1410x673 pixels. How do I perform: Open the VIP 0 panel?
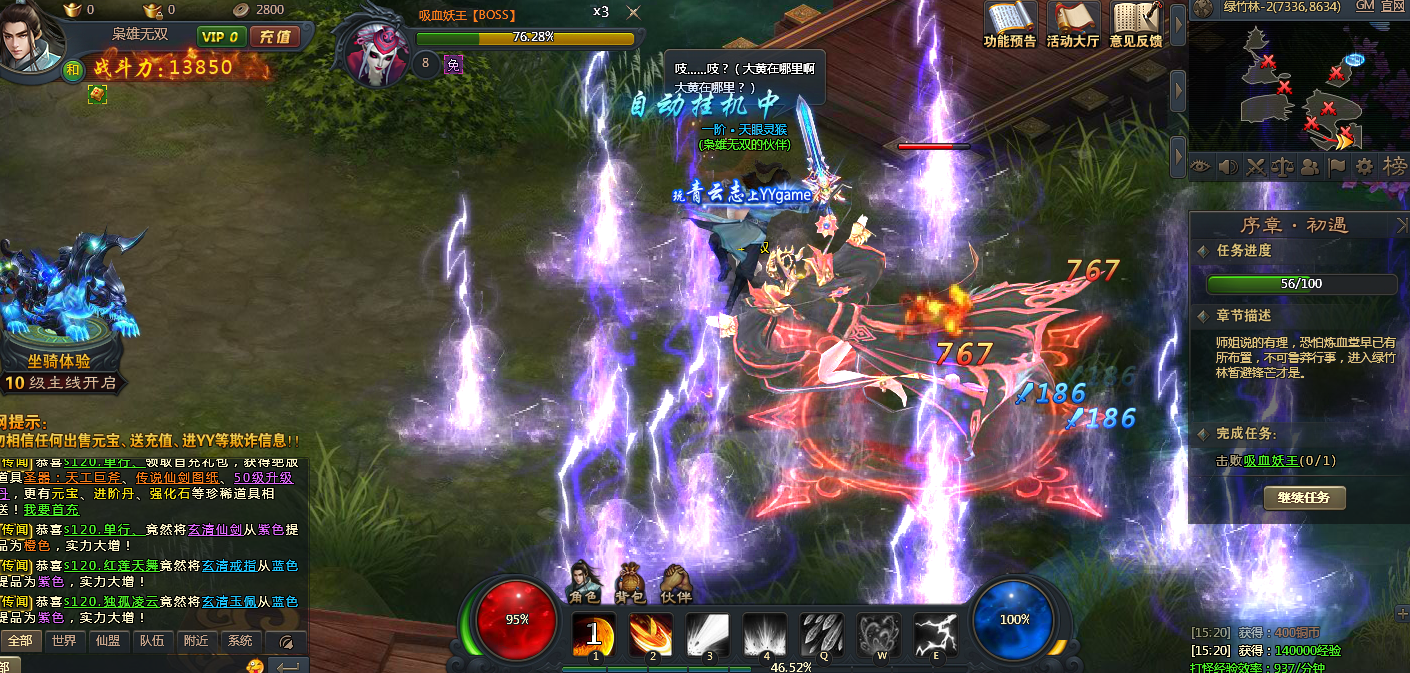(221, 37)
